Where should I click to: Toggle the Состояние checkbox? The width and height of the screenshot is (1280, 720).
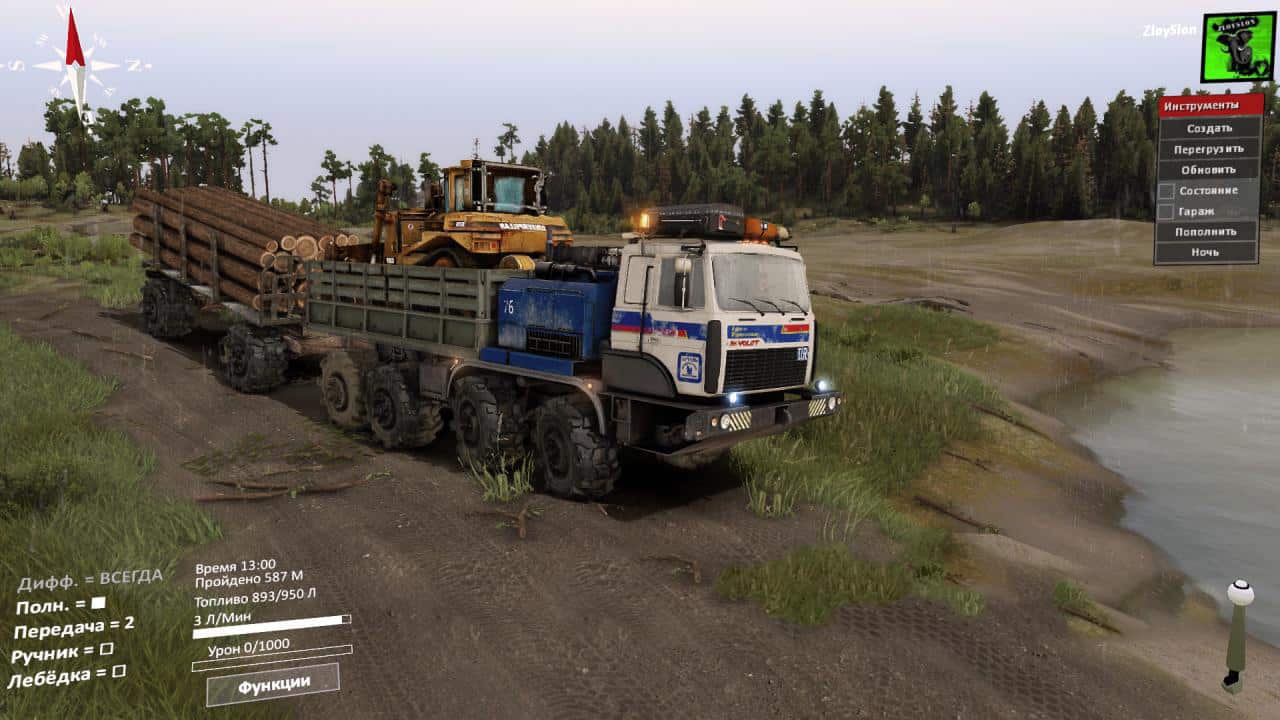click(1166, 190)
